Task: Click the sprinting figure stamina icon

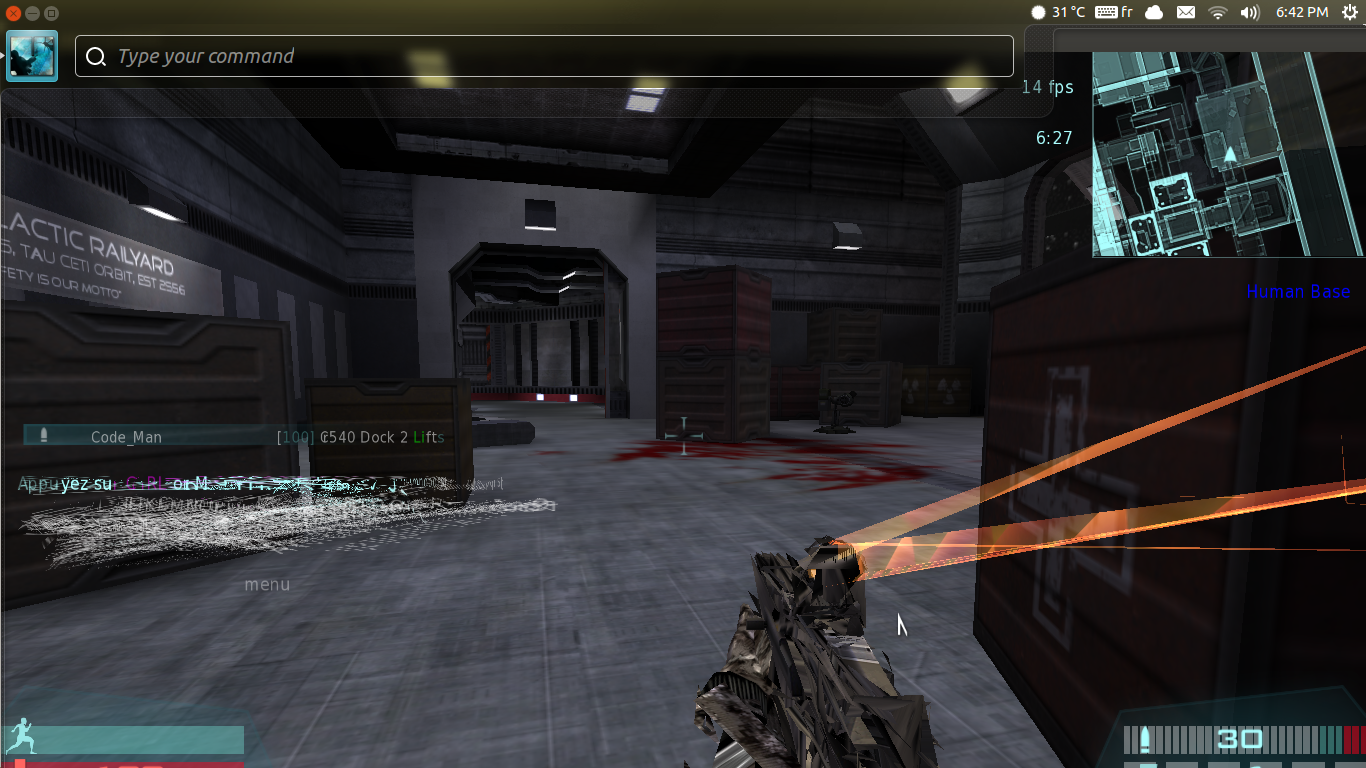Action: coord(21,739)
